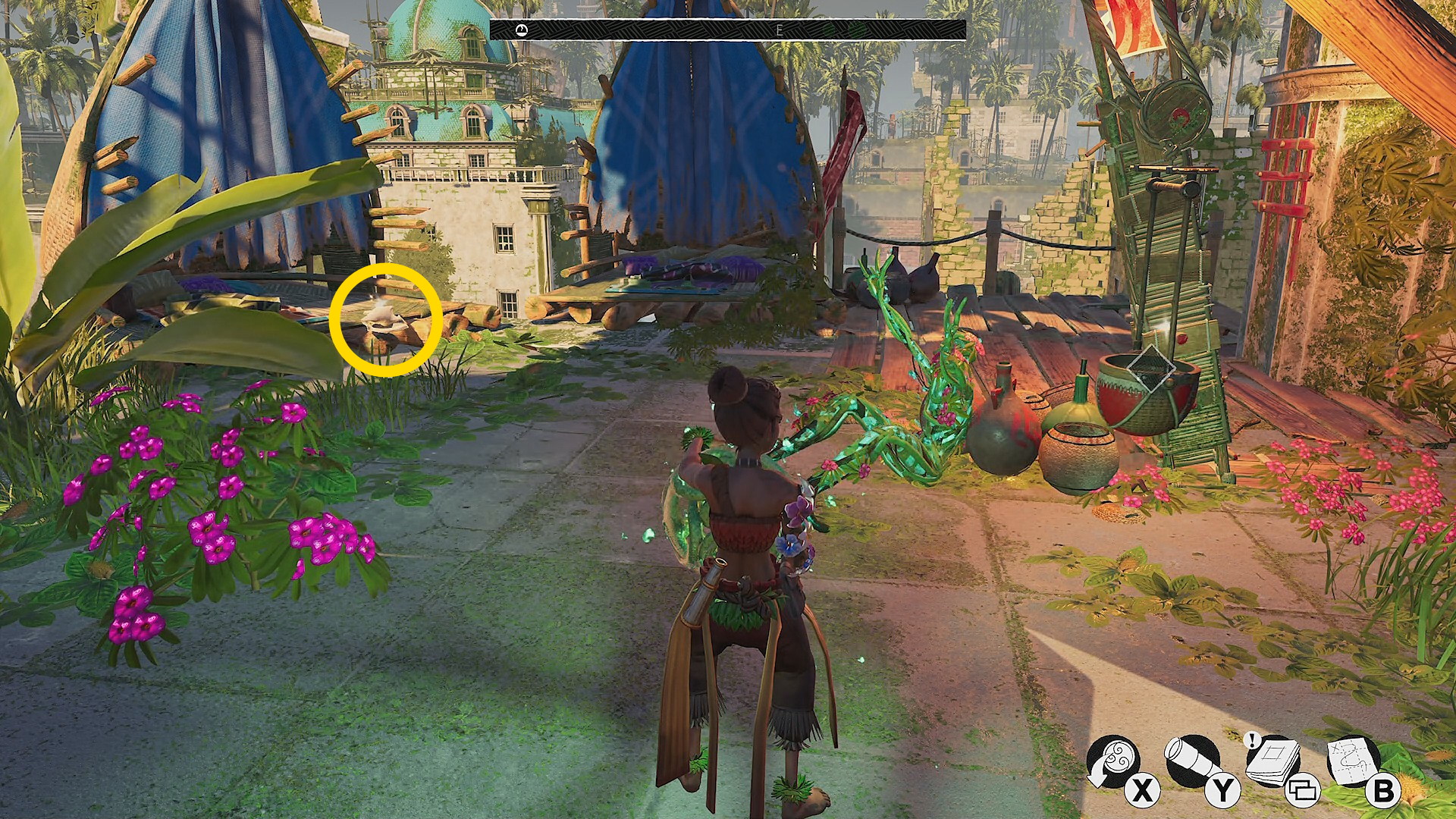The image size is (1456, 819).
Task: Activate the spiral swirl ability icon
Action: pyautogui.click(x=1112, y=761)
